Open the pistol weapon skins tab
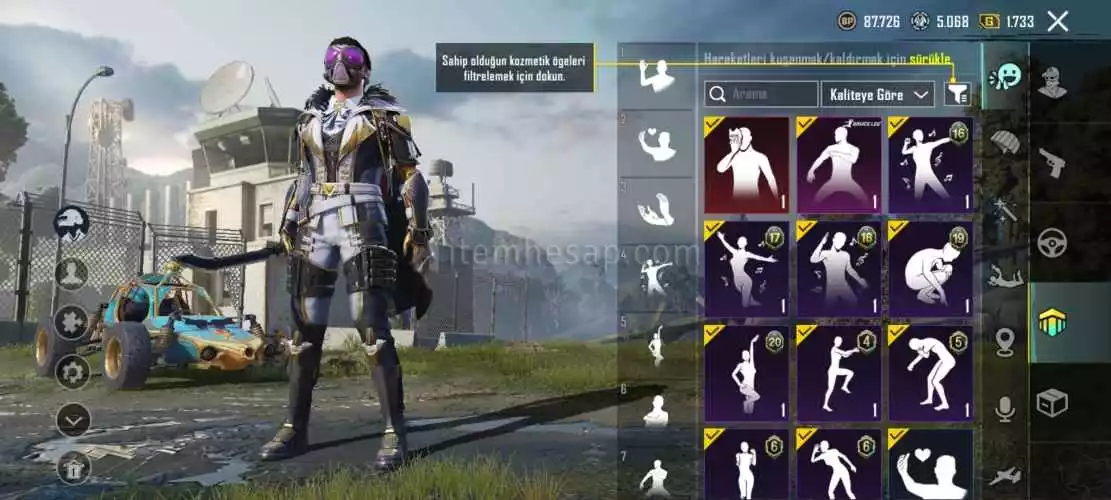The image size is (1111, 500). pos(1052,162)
